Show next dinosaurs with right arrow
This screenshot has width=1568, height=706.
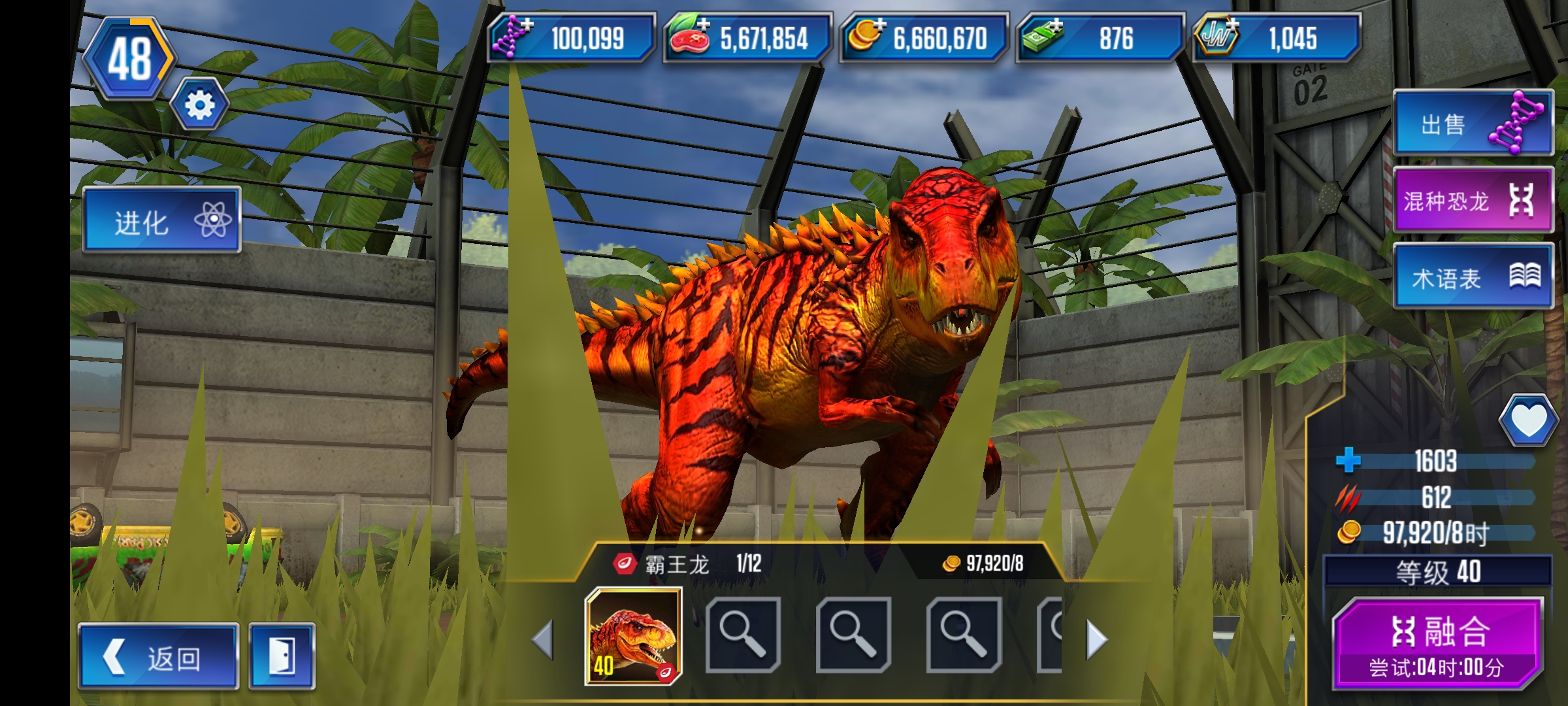coord(1096,639)
